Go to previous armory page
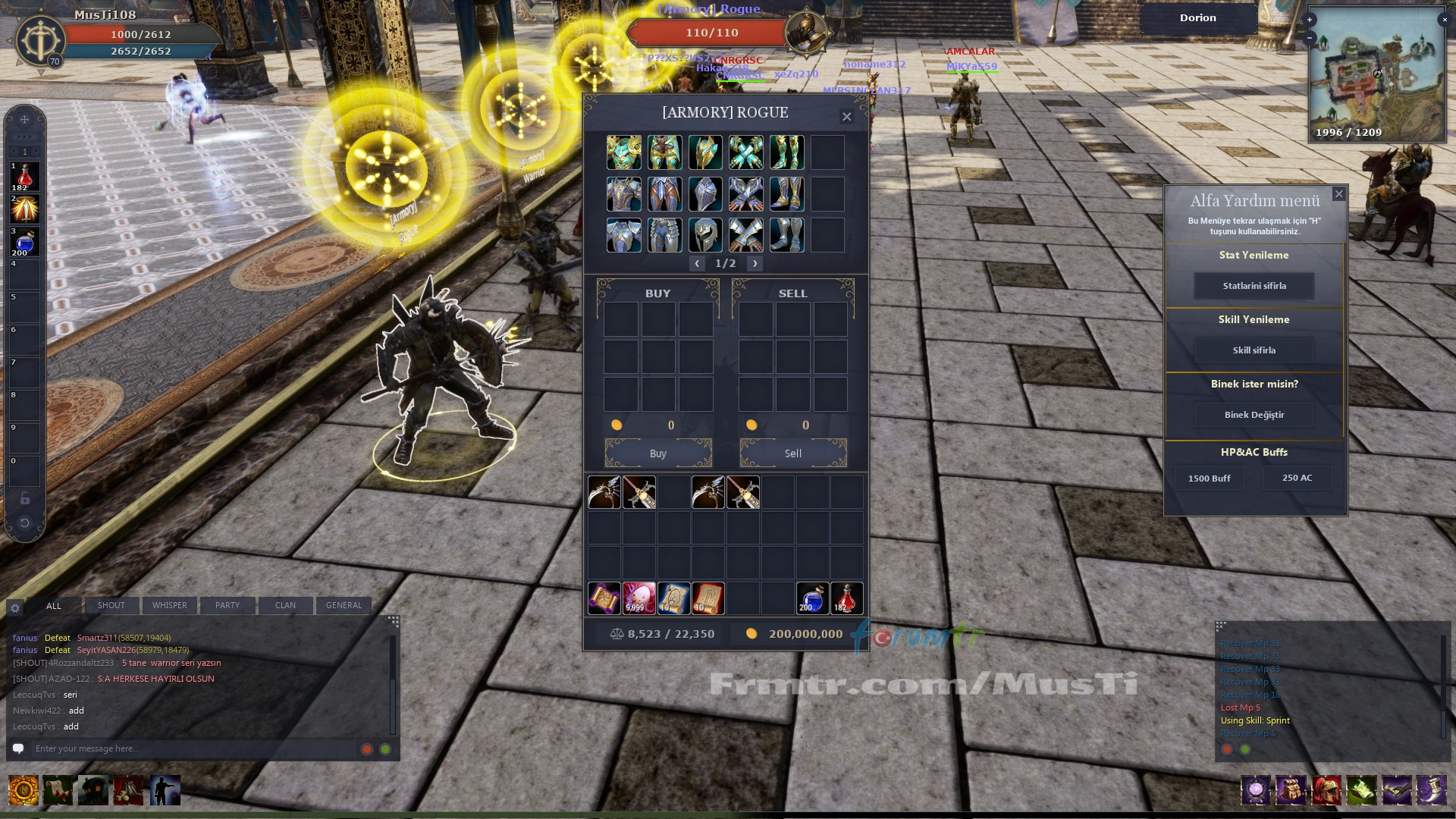This screenshot has height=819, width=1456. click(697, 263)
